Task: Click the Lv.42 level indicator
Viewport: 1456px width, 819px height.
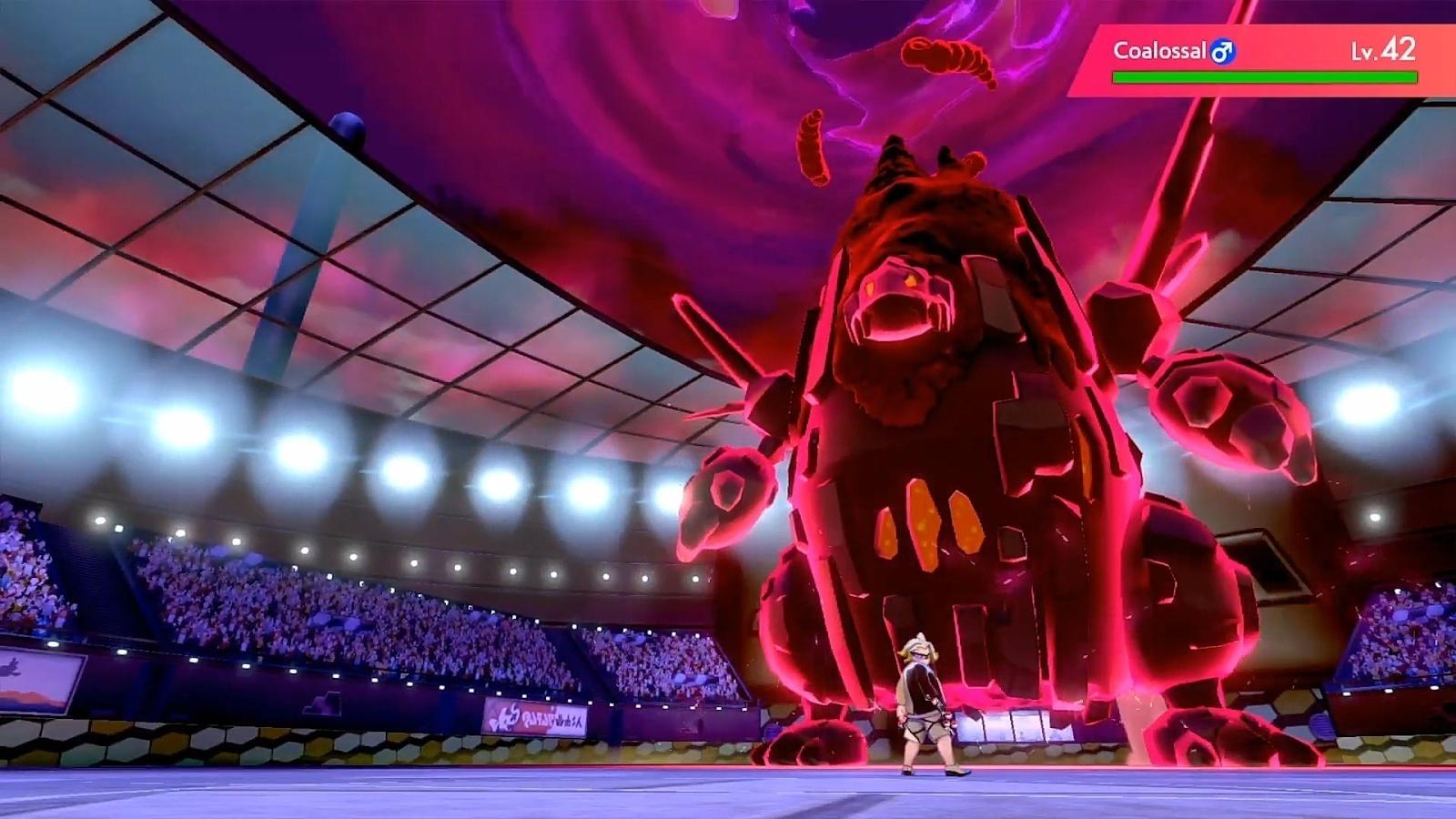Action: pyautogui.click(x=1380, y=51)
